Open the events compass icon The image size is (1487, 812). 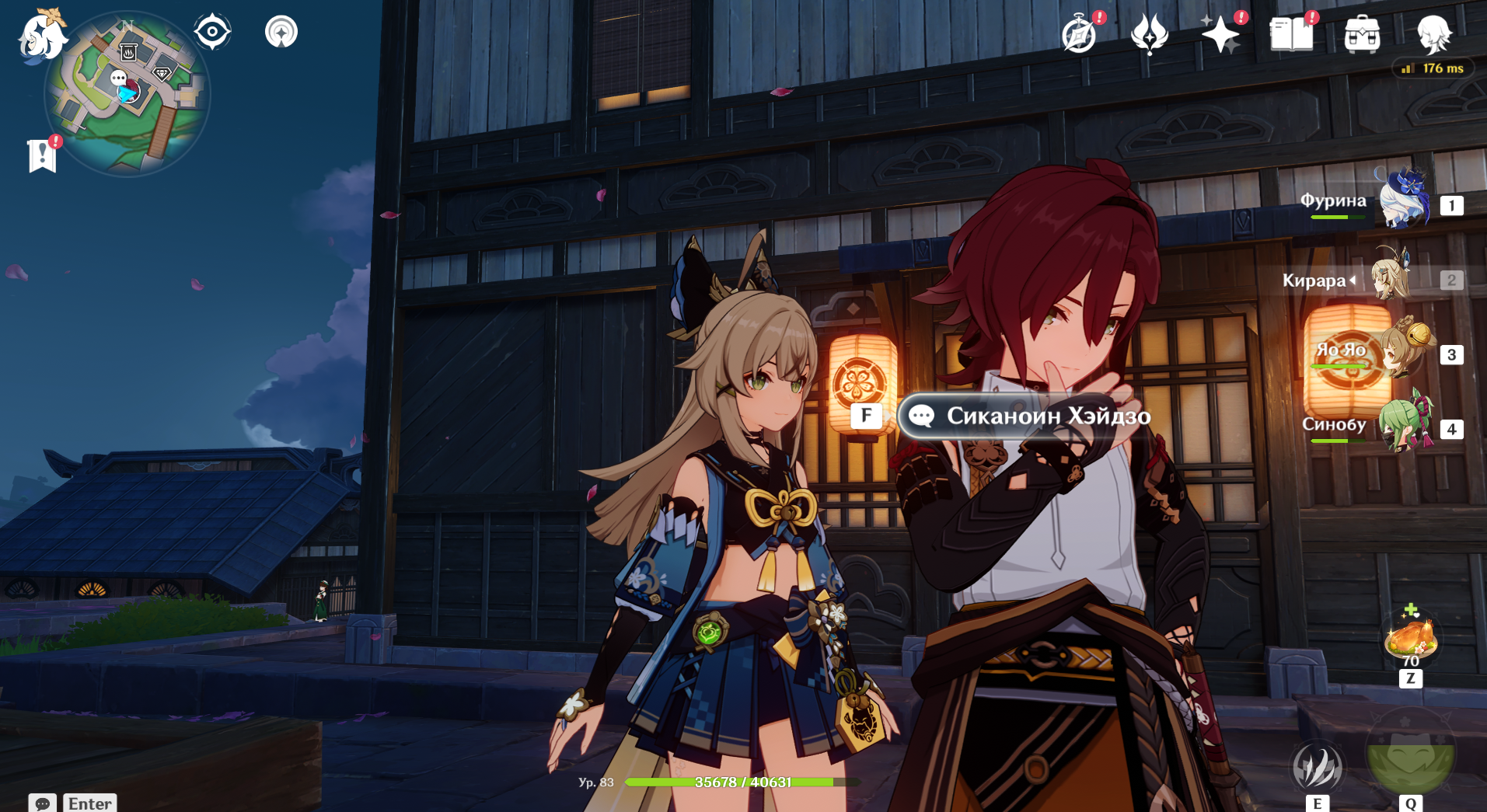pyautogui.click(x=1079, y=35)
